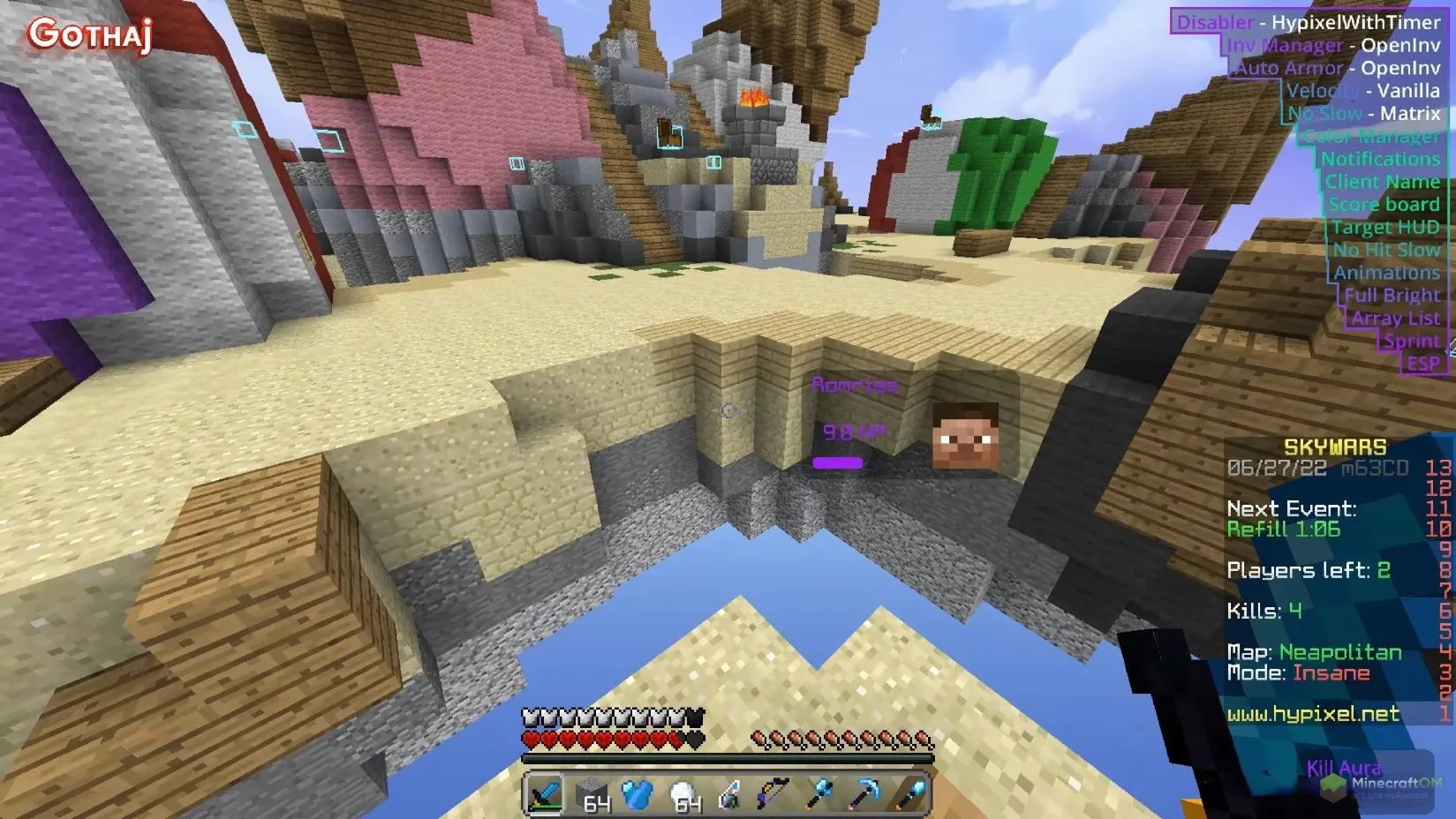
Task: Switch to the diamond axe slot
Action: tap(819, 794)
